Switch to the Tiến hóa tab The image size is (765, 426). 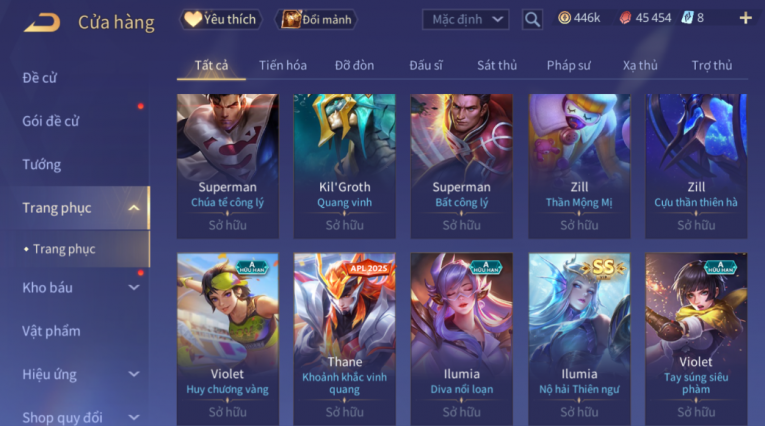[283, 65]
